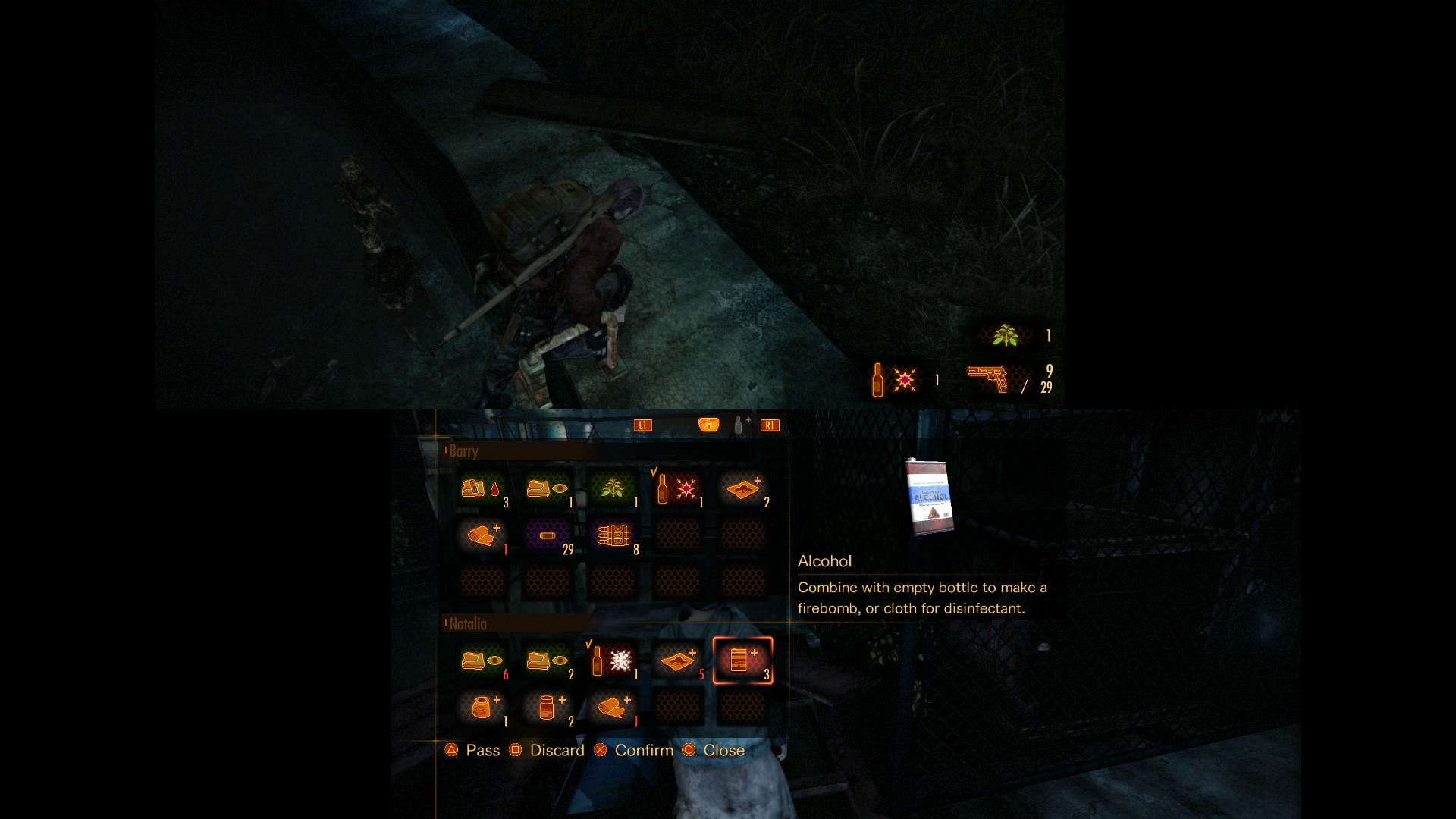The height and width of the screenshot is (819, 1456).
Task: Expand the Natalia inventory section header
Action: click(x=467, y=623)
